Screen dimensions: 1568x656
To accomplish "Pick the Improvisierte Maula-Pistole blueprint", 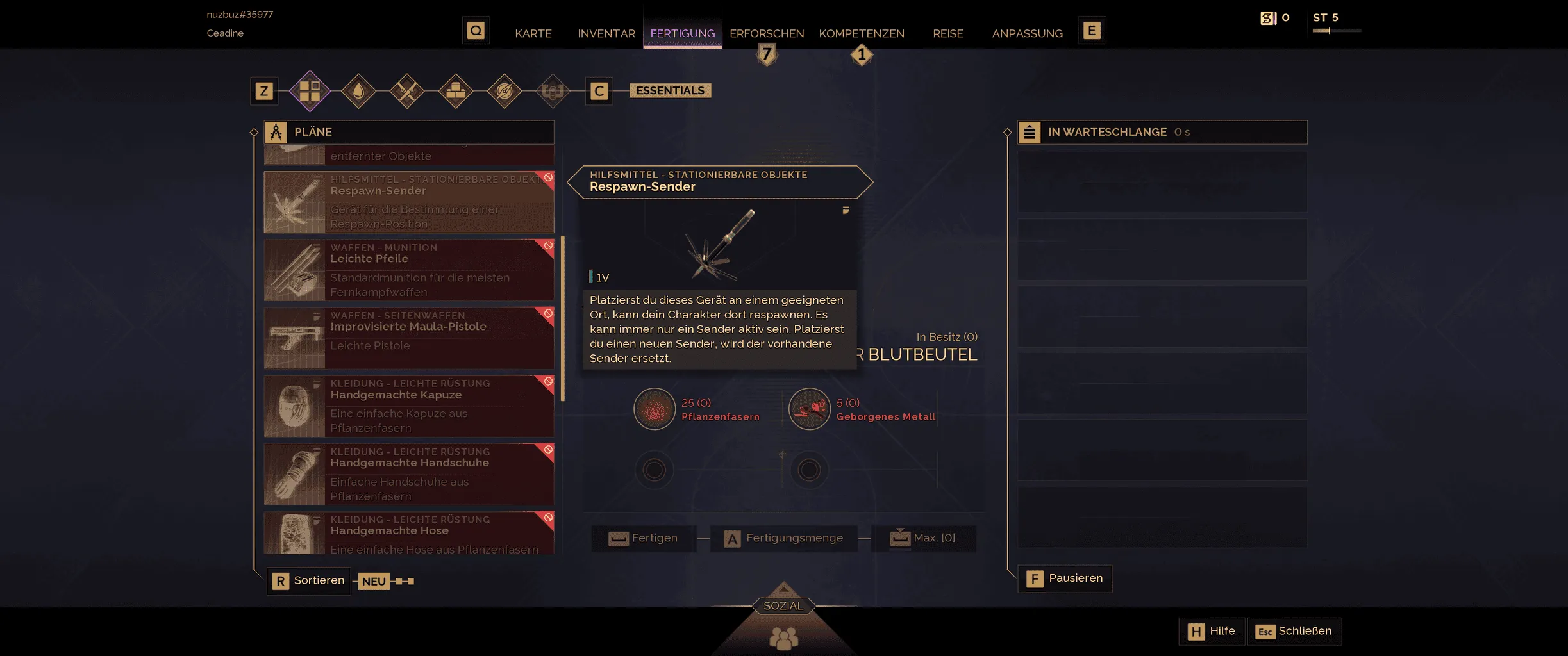I will pyautogui.click(x=409, y=338).
